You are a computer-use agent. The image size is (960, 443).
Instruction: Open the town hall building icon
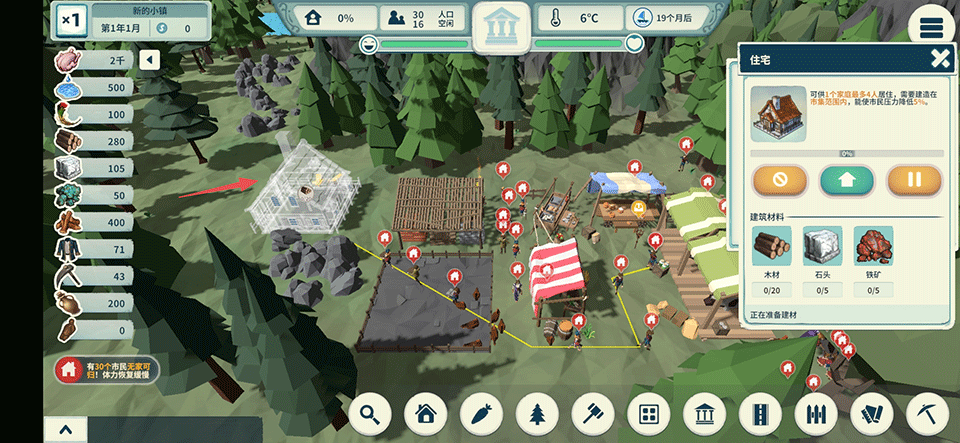(x=502, y=27)
